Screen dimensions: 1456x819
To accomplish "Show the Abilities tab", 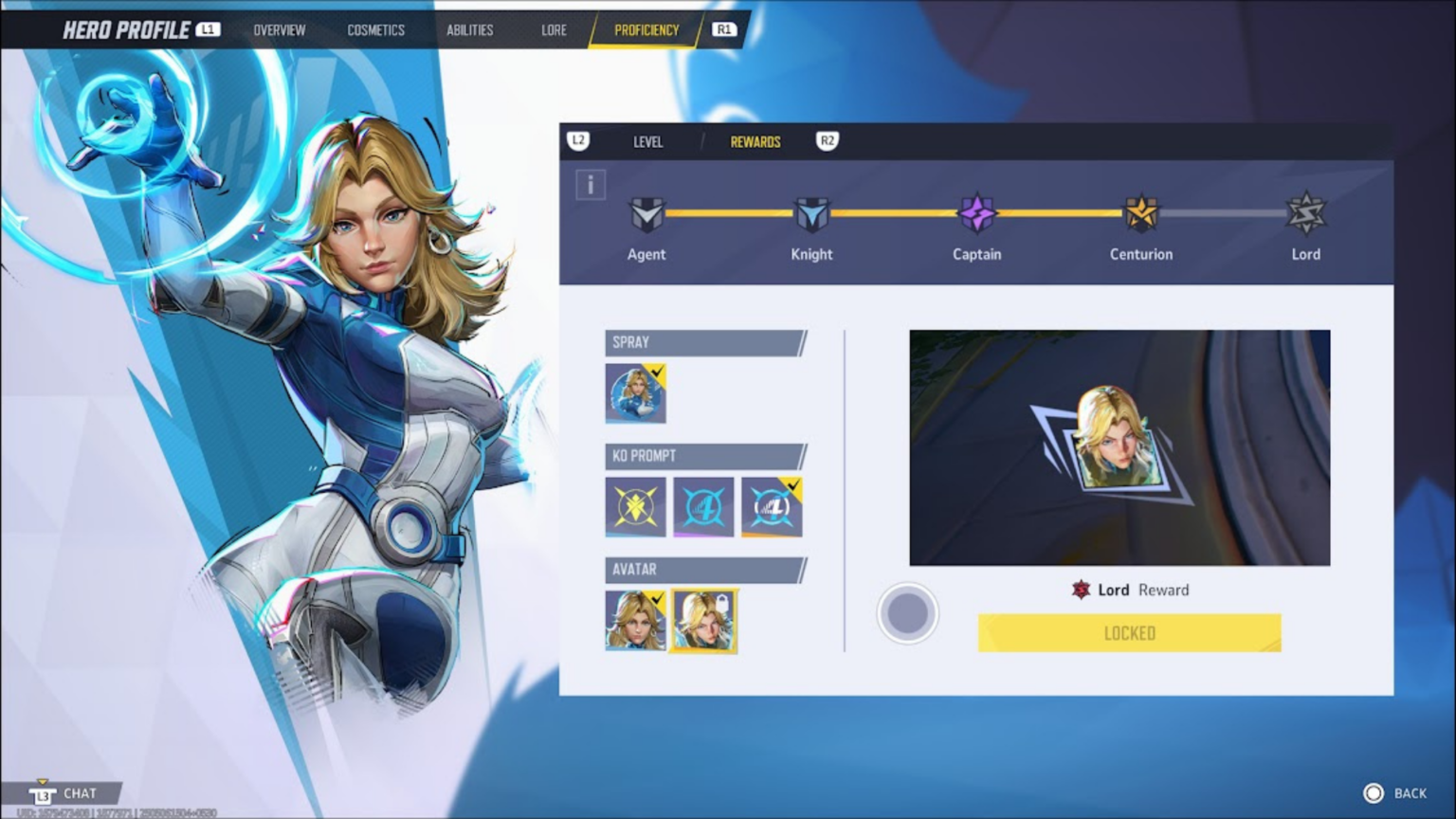I will click(x=469, y=30).
